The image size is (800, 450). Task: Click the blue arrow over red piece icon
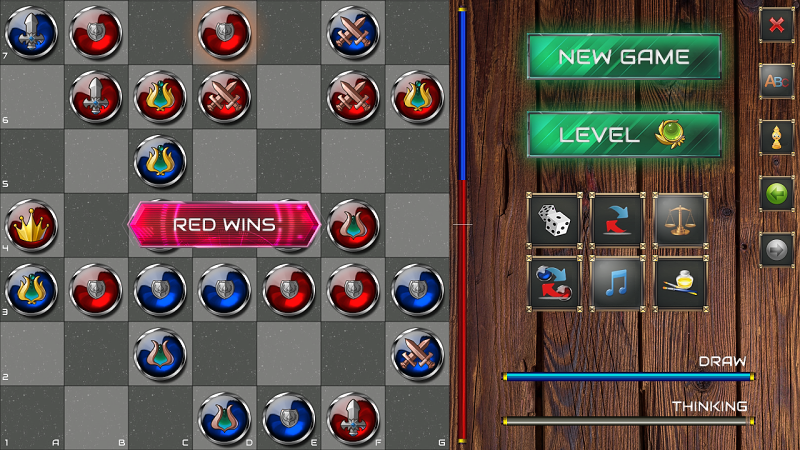617,220
